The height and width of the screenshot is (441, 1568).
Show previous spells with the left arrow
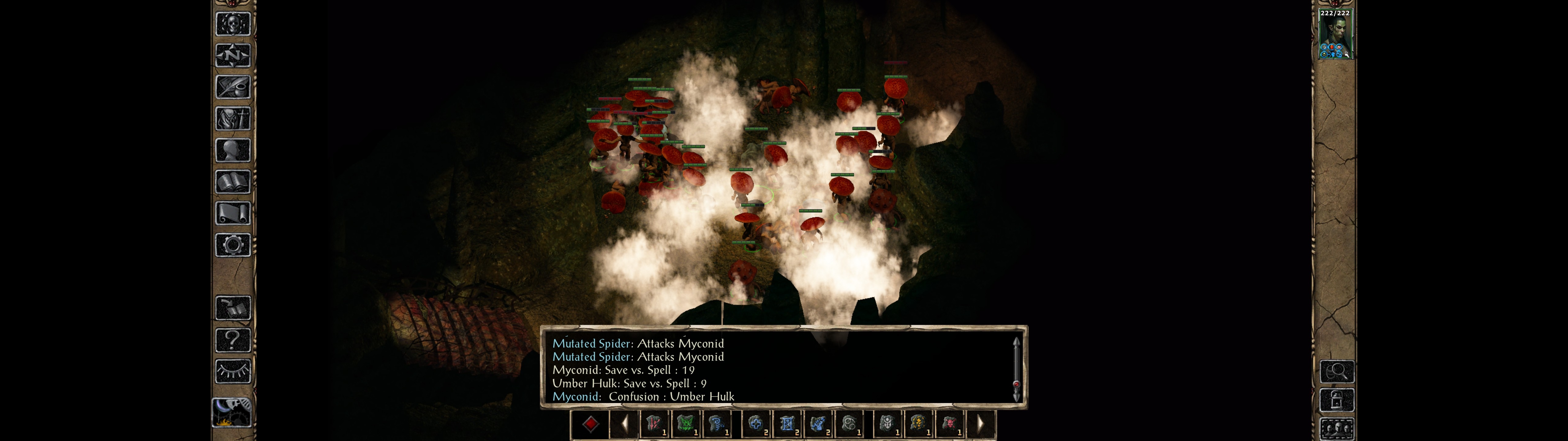(x=624, y=423)
